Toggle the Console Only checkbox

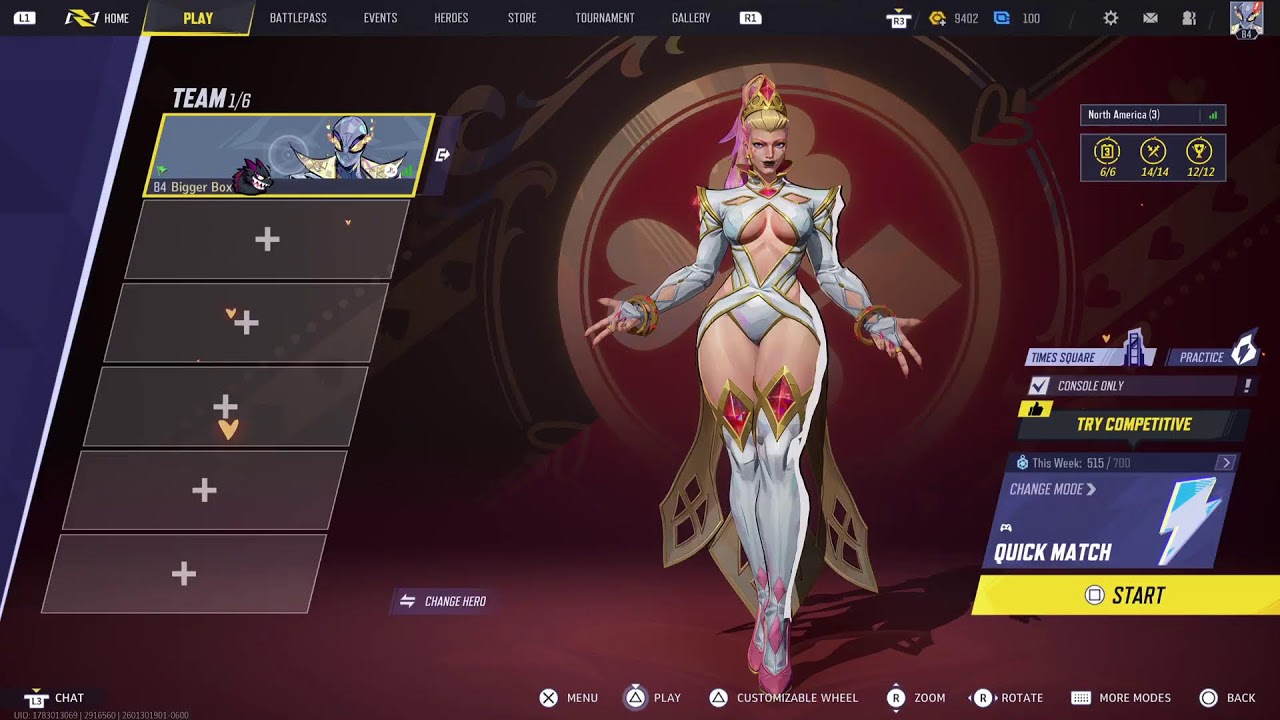pos(1040,386)
